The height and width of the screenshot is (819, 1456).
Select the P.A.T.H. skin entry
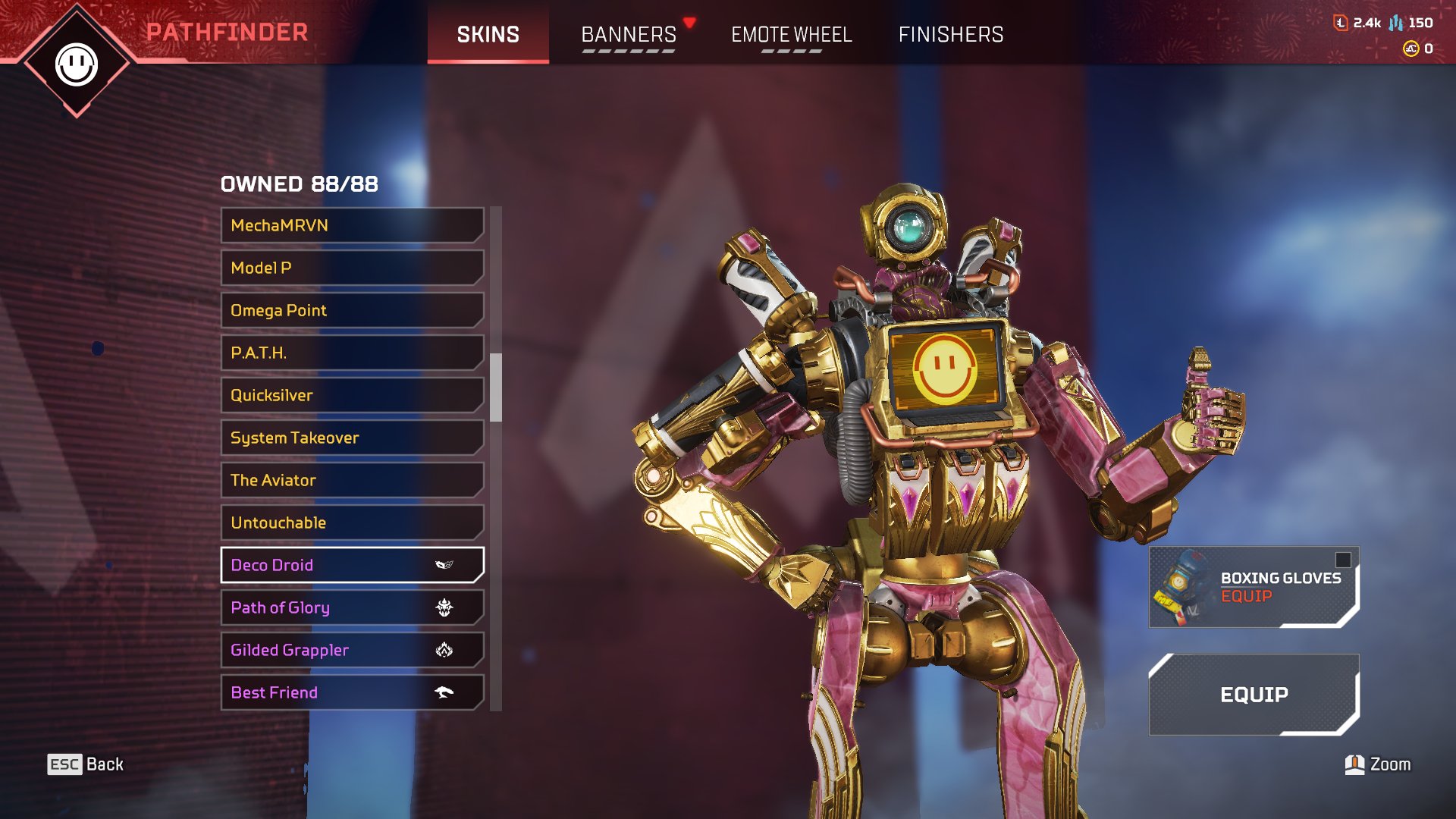click(x=352, y=353)
